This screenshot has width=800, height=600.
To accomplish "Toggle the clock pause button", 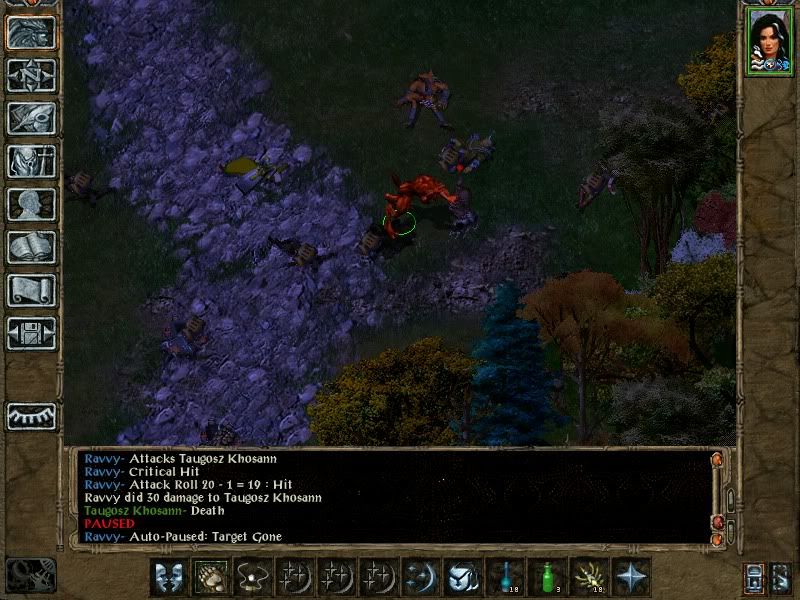I will point(31,575).
